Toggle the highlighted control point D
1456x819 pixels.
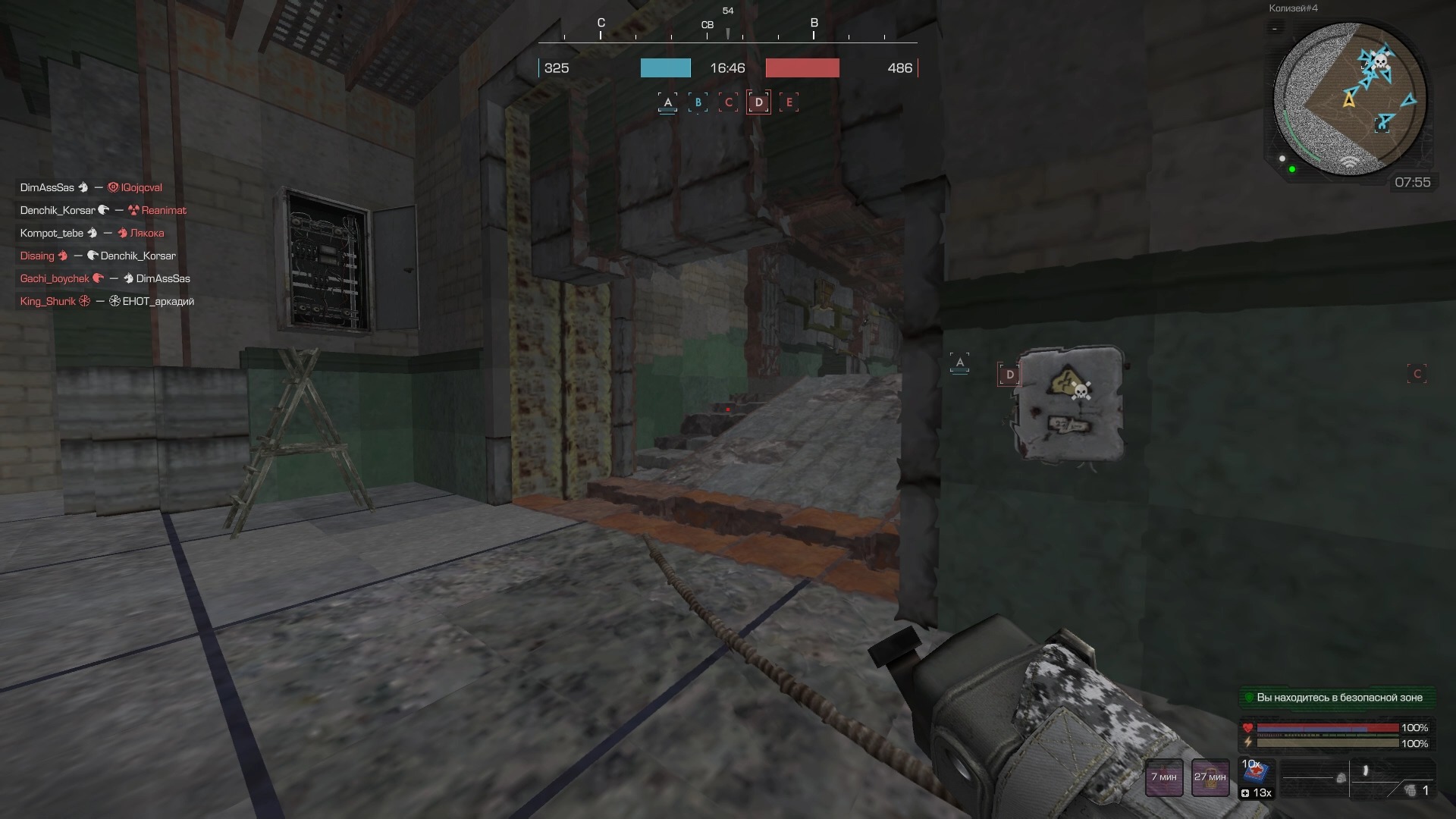click(758, 101)
